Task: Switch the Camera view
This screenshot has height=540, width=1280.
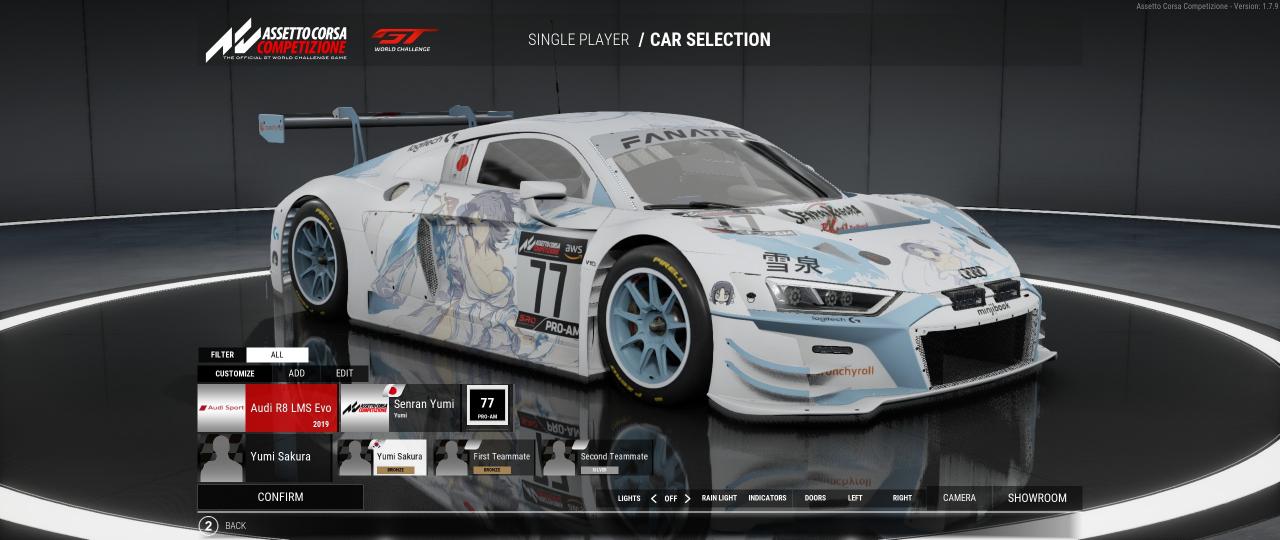Action: (959, 498)
